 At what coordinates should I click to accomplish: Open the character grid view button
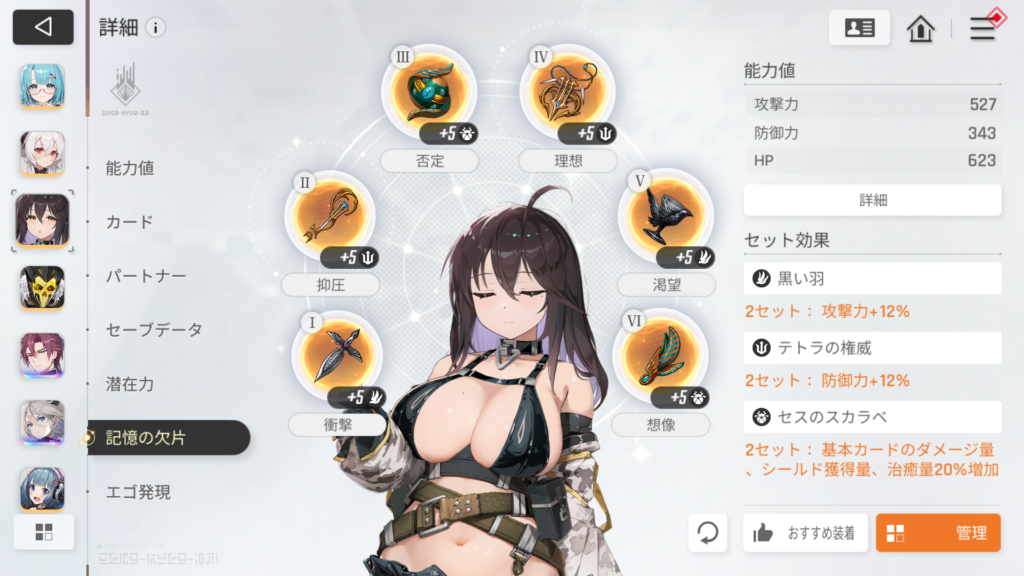point(43,532)
